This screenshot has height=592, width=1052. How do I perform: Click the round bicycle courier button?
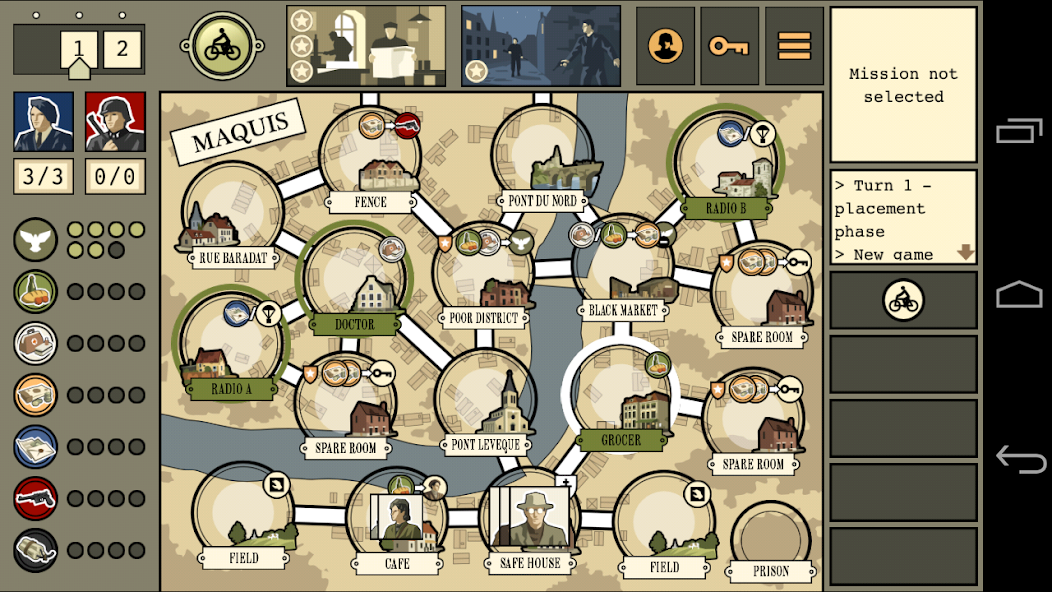click(222, 46)
